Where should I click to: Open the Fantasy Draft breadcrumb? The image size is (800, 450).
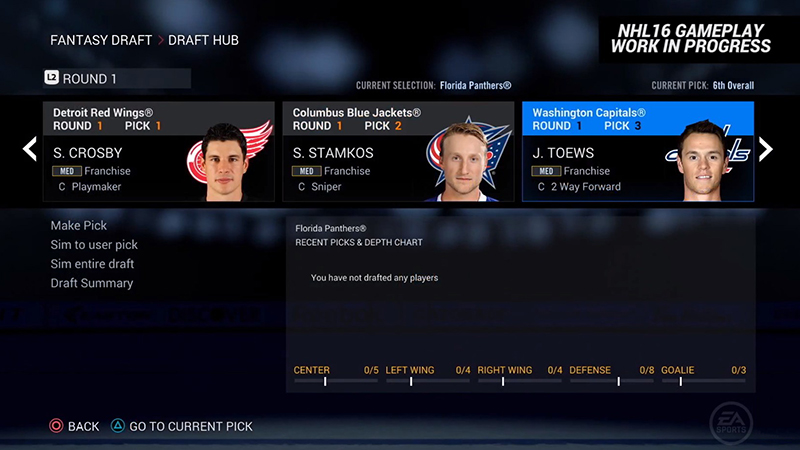(98, 41)
